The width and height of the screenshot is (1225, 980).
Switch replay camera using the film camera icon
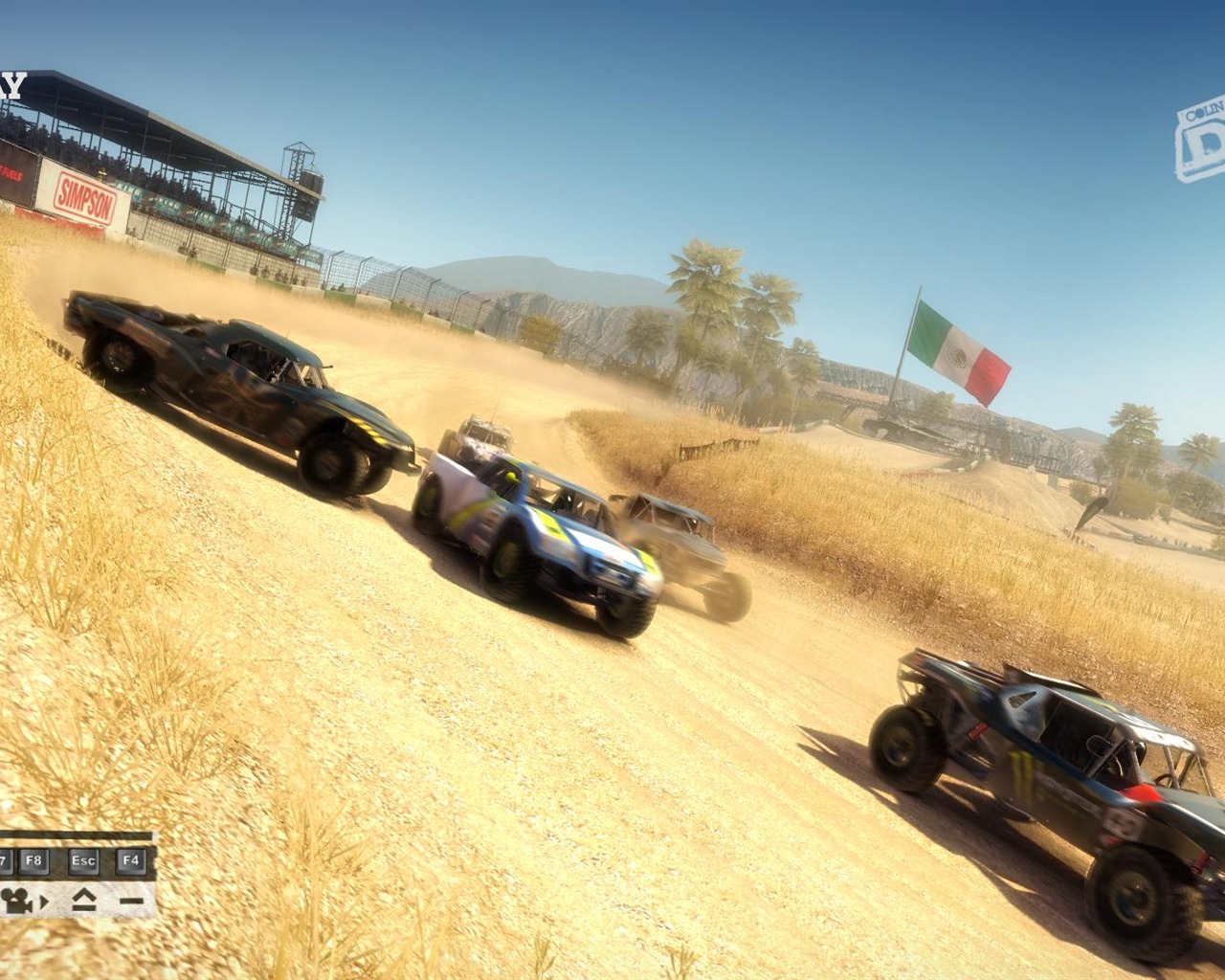coord(17,900)
